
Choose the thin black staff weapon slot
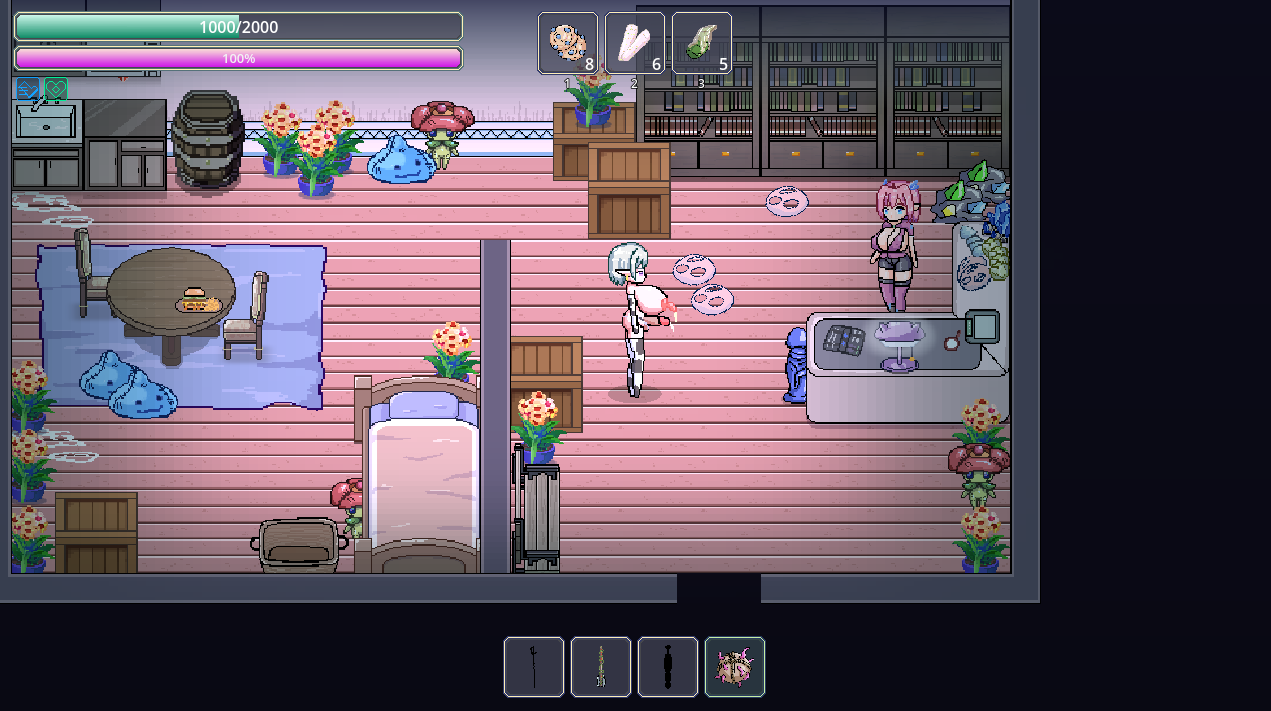(x=534, y=667)
